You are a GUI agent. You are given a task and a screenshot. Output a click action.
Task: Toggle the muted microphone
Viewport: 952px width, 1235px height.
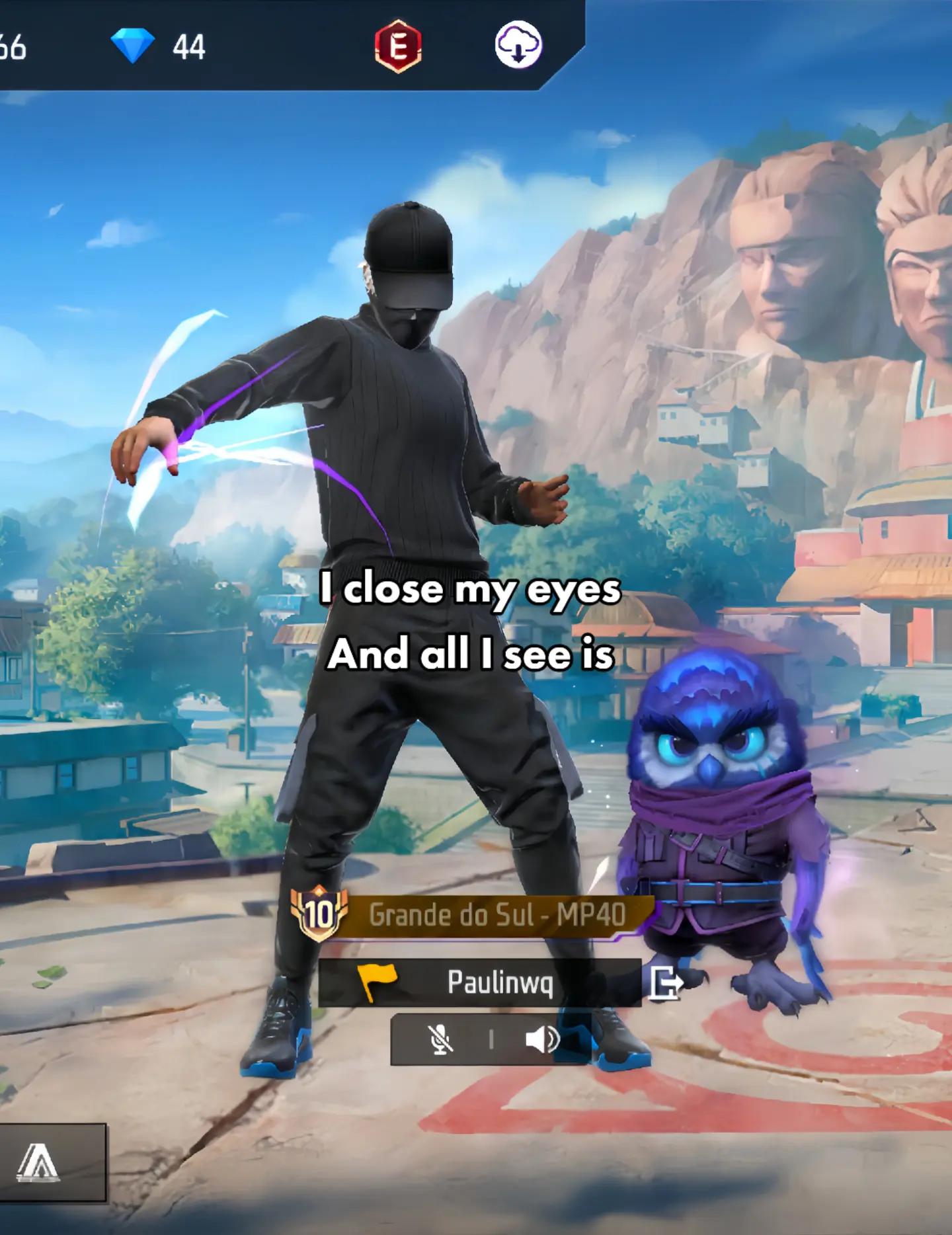pos(441,1039)
